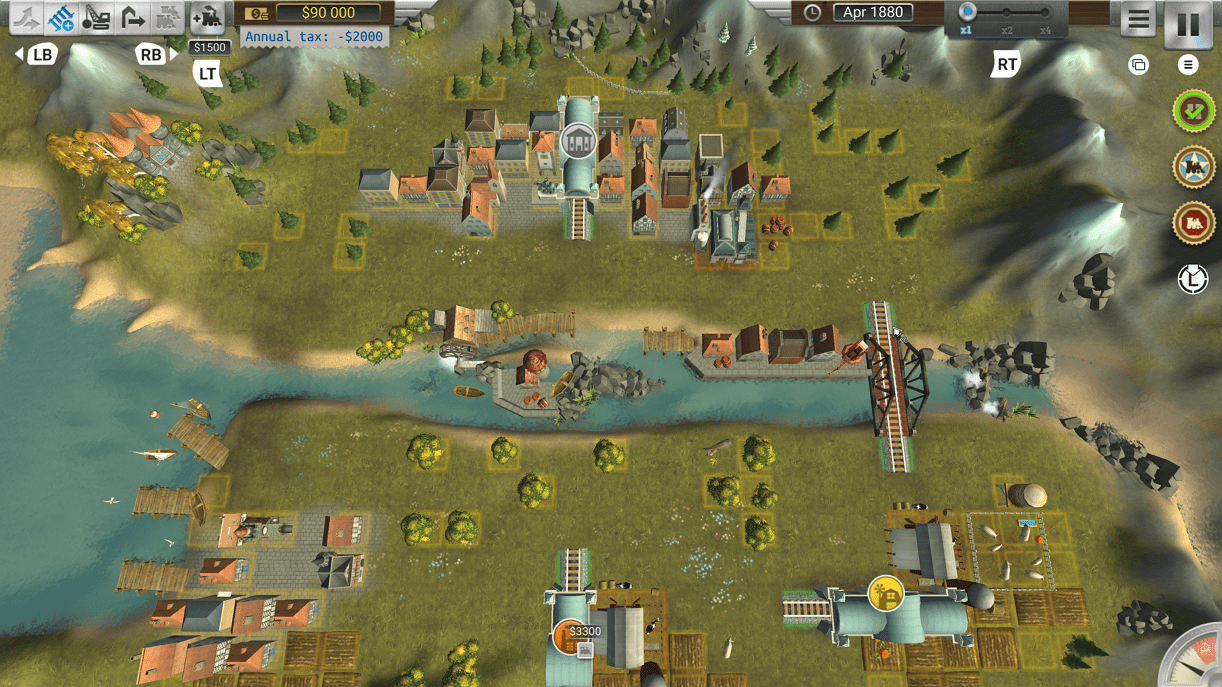
Task: Set game speed to x4
Action: point(1045,14)
